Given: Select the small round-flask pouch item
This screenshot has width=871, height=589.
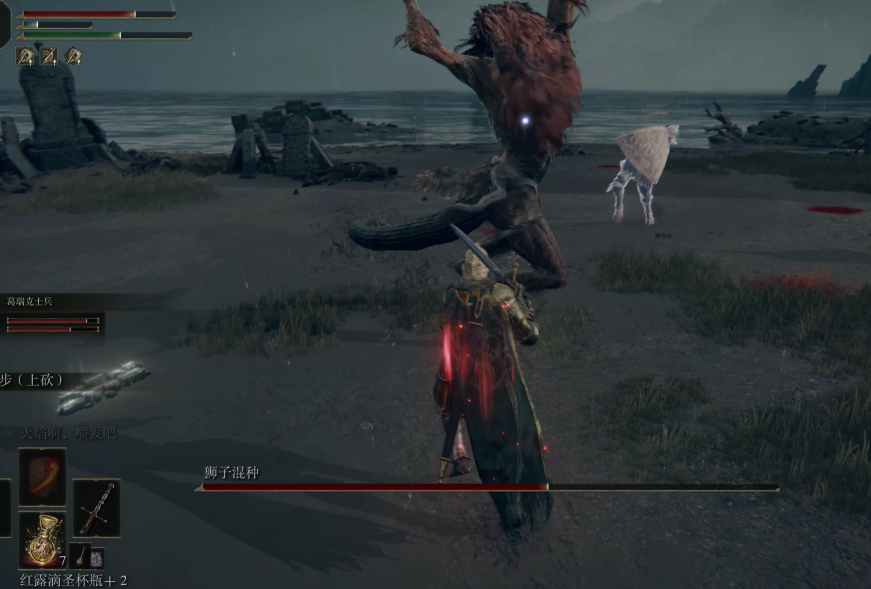Looking at the screenshot, I should pos(83,556).
